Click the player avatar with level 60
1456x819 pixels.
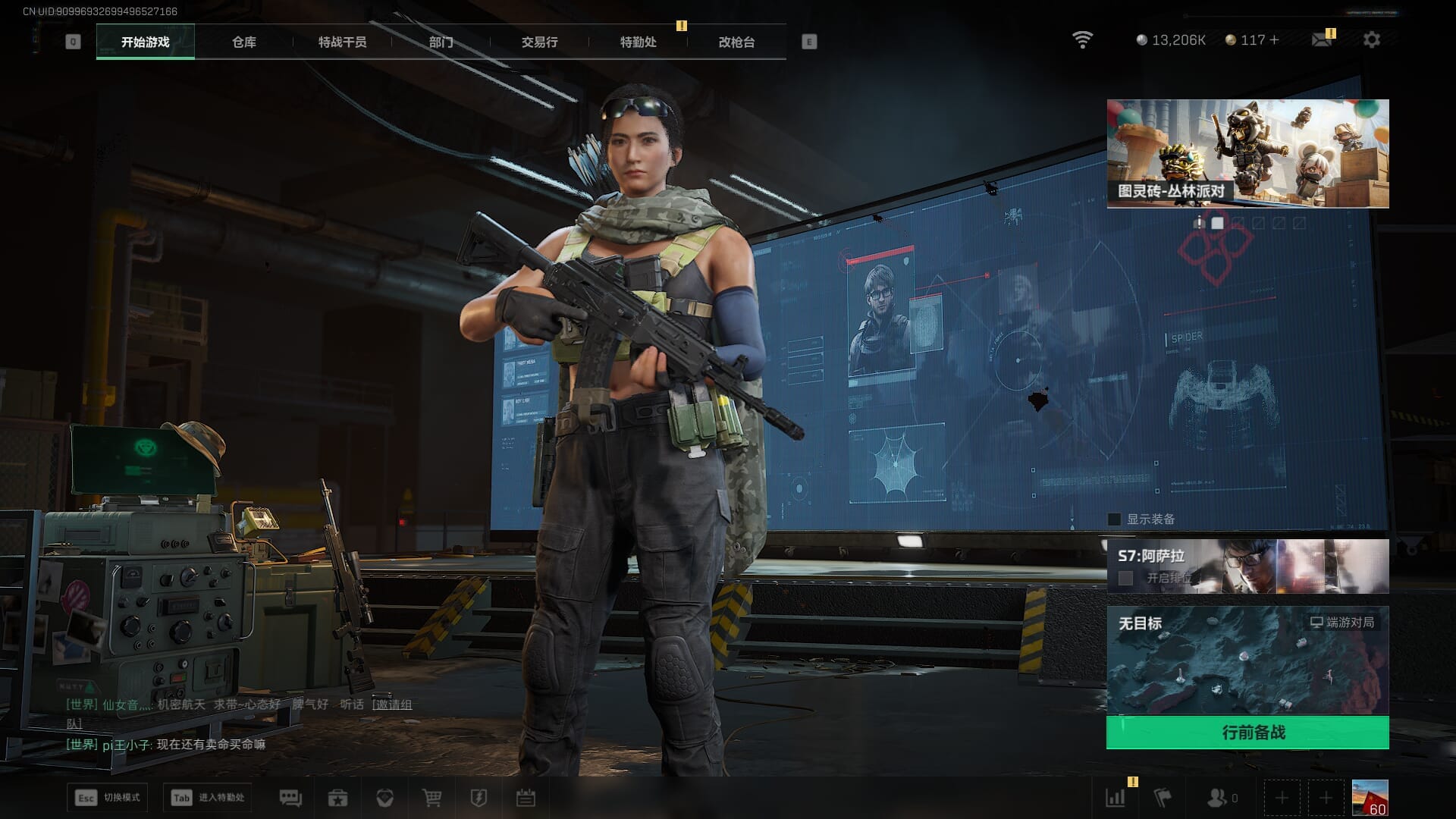point(1370,798)
